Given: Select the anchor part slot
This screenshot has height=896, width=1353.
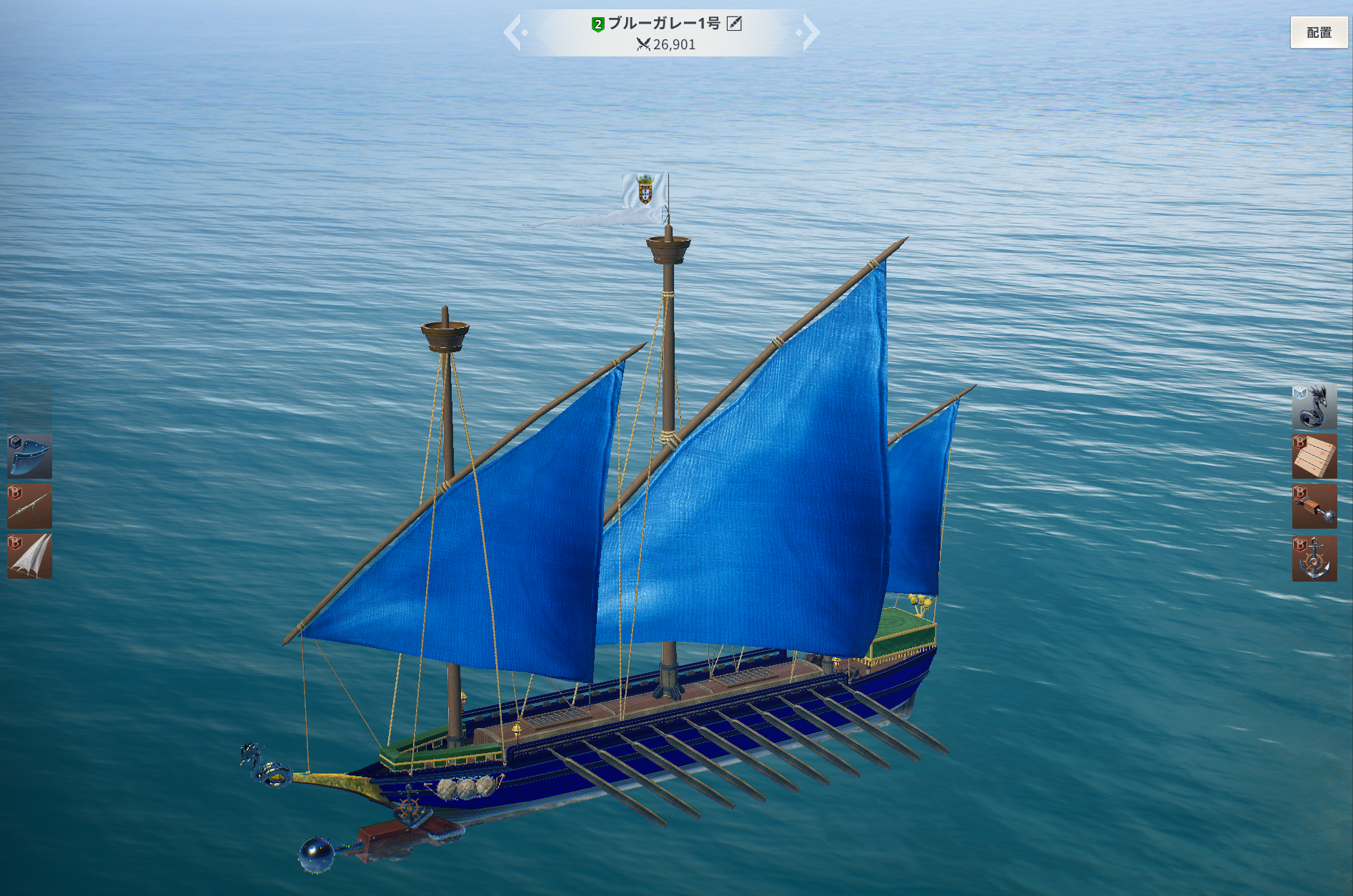Looking at the screenshot, I should tap(1314, 557).
